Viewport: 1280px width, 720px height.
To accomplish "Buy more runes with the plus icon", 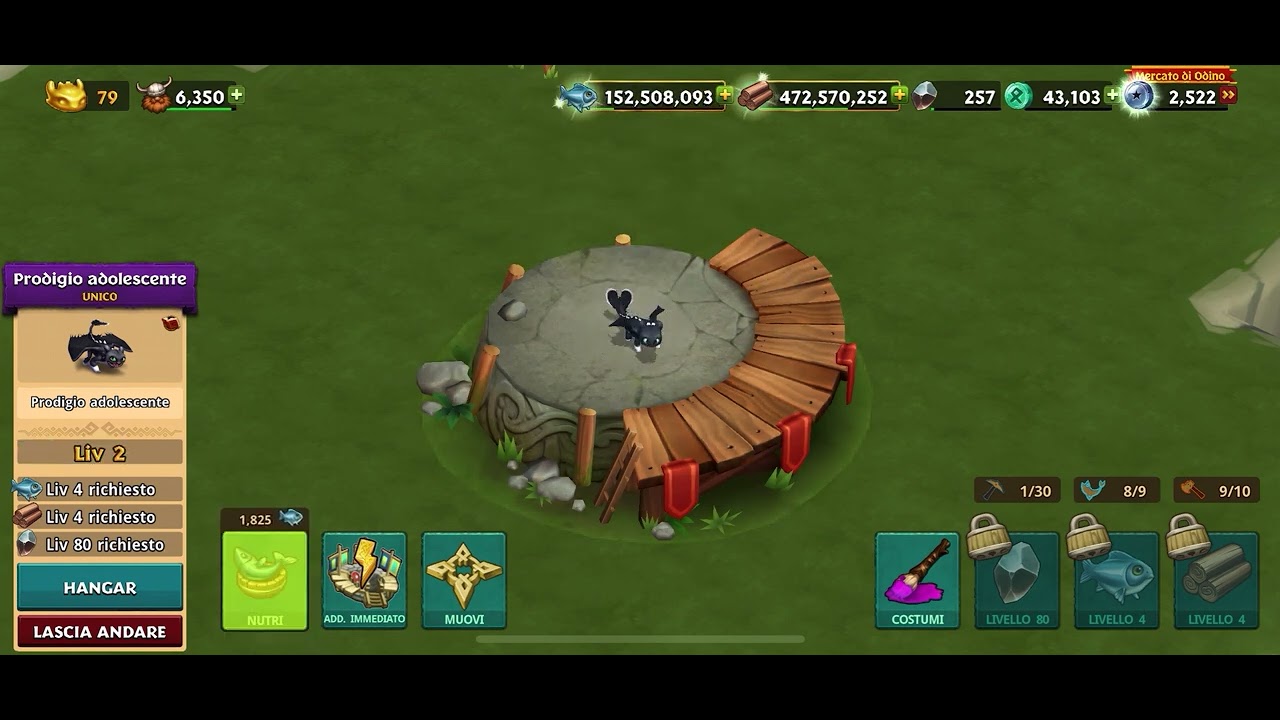I will click(1112, 96).
